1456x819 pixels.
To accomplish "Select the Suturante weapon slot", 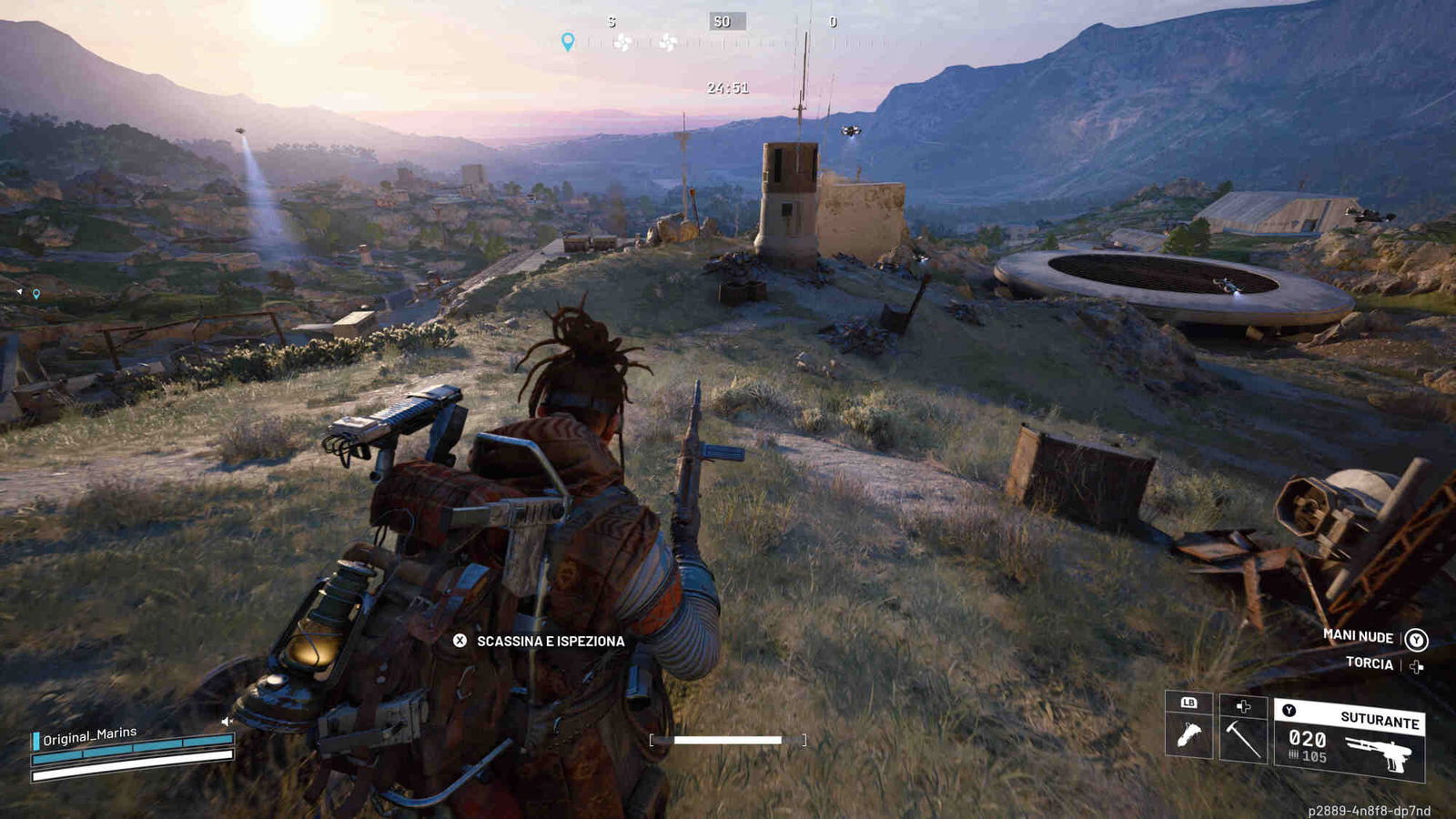I will [x=1350, y=739].
